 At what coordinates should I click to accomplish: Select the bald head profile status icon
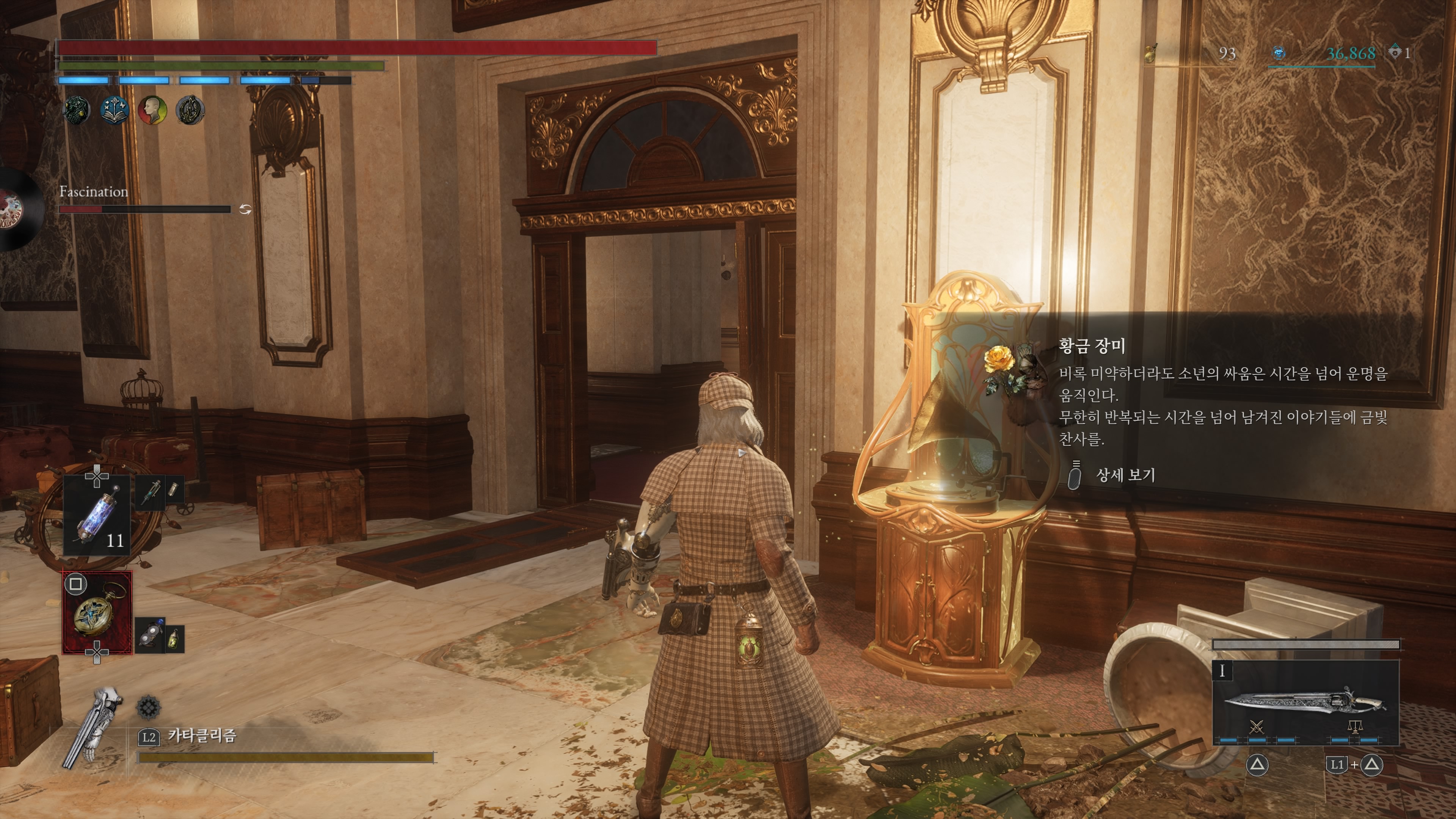[x=152, y=110]
